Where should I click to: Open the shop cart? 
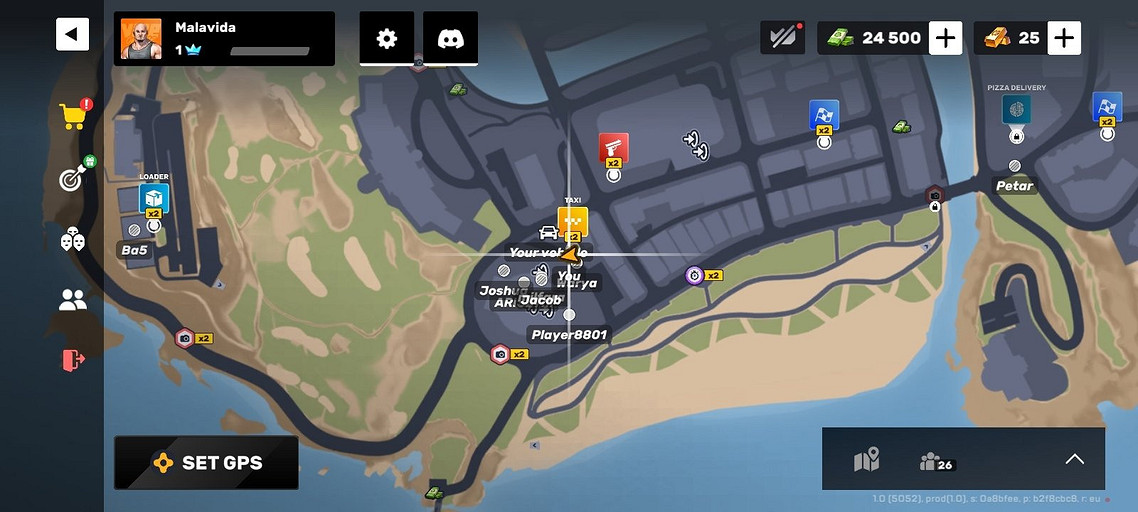pos(73,116)
